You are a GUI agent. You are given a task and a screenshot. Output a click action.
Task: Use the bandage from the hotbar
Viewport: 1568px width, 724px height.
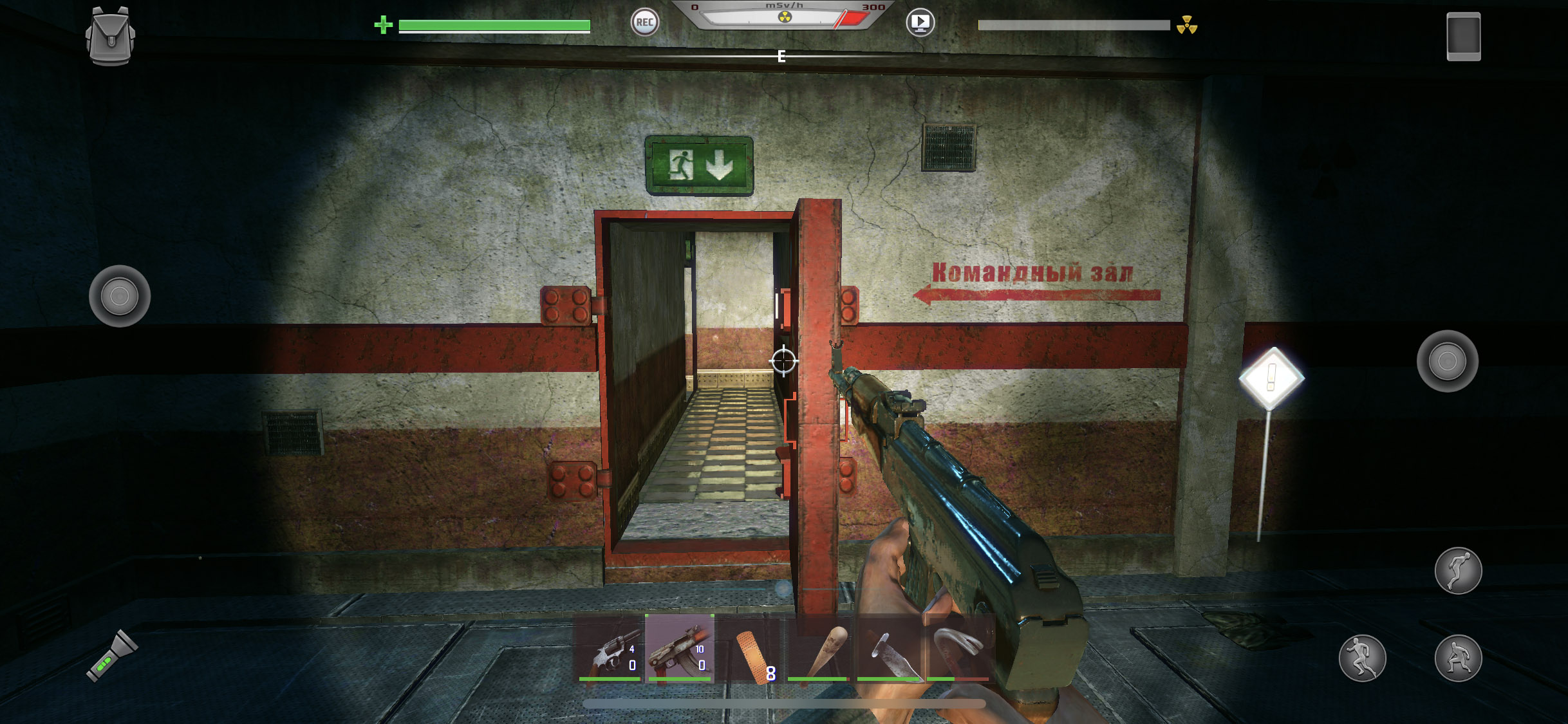(750, 649)
